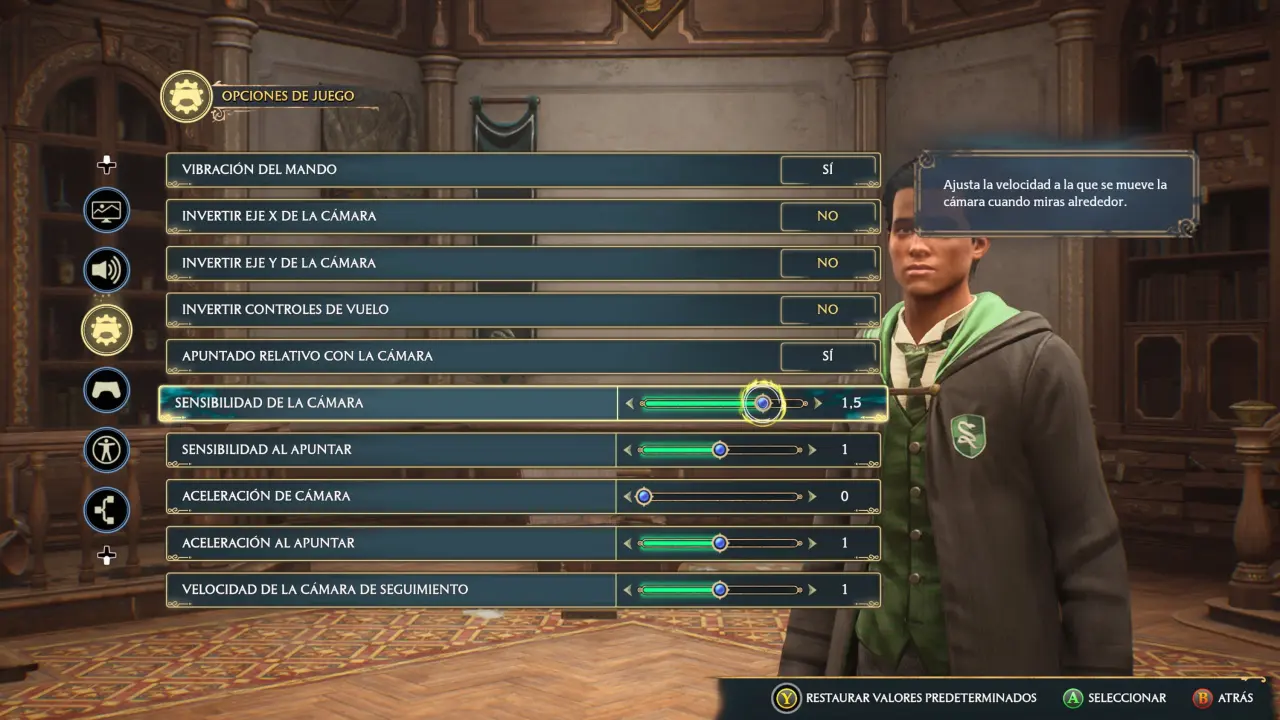Screen dimensions: 1280x720
Task: Toggle Apuntado relativo con la cámara
Action: (x=827, y=356)
